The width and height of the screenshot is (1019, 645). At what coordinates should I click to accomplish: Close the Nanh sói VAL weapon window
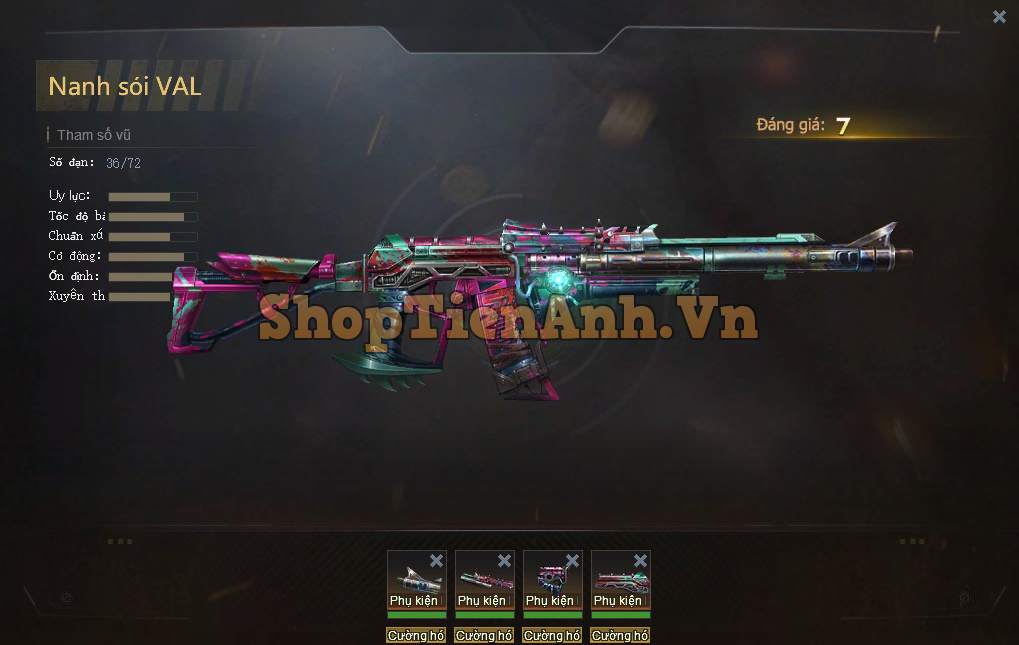point(999,17)
